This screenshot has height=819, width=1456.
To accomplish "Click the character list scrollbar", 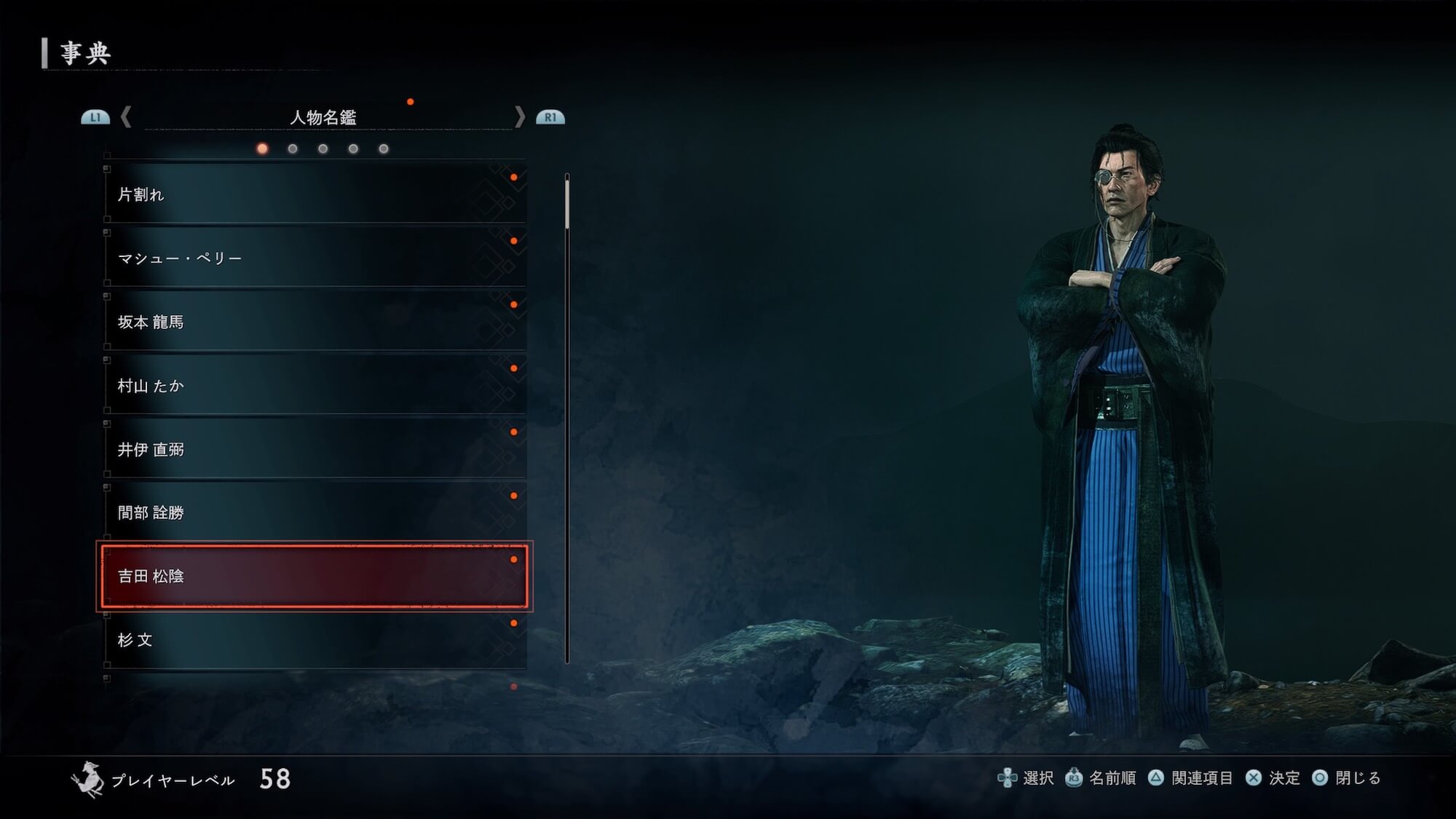I will 567,419.
